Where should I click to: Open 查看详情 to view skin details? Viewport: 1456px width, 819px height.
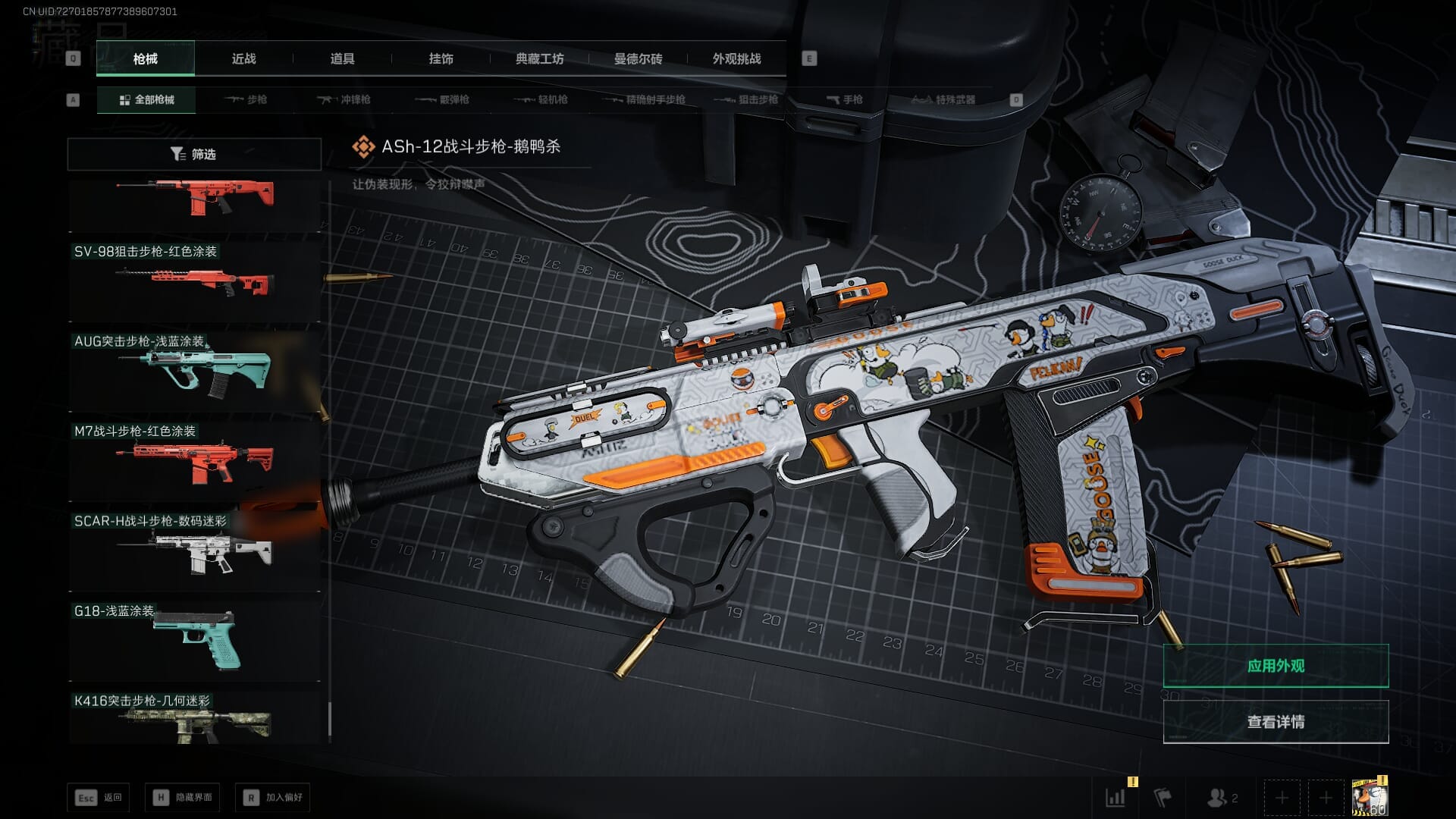click(x=1276, y=722)
